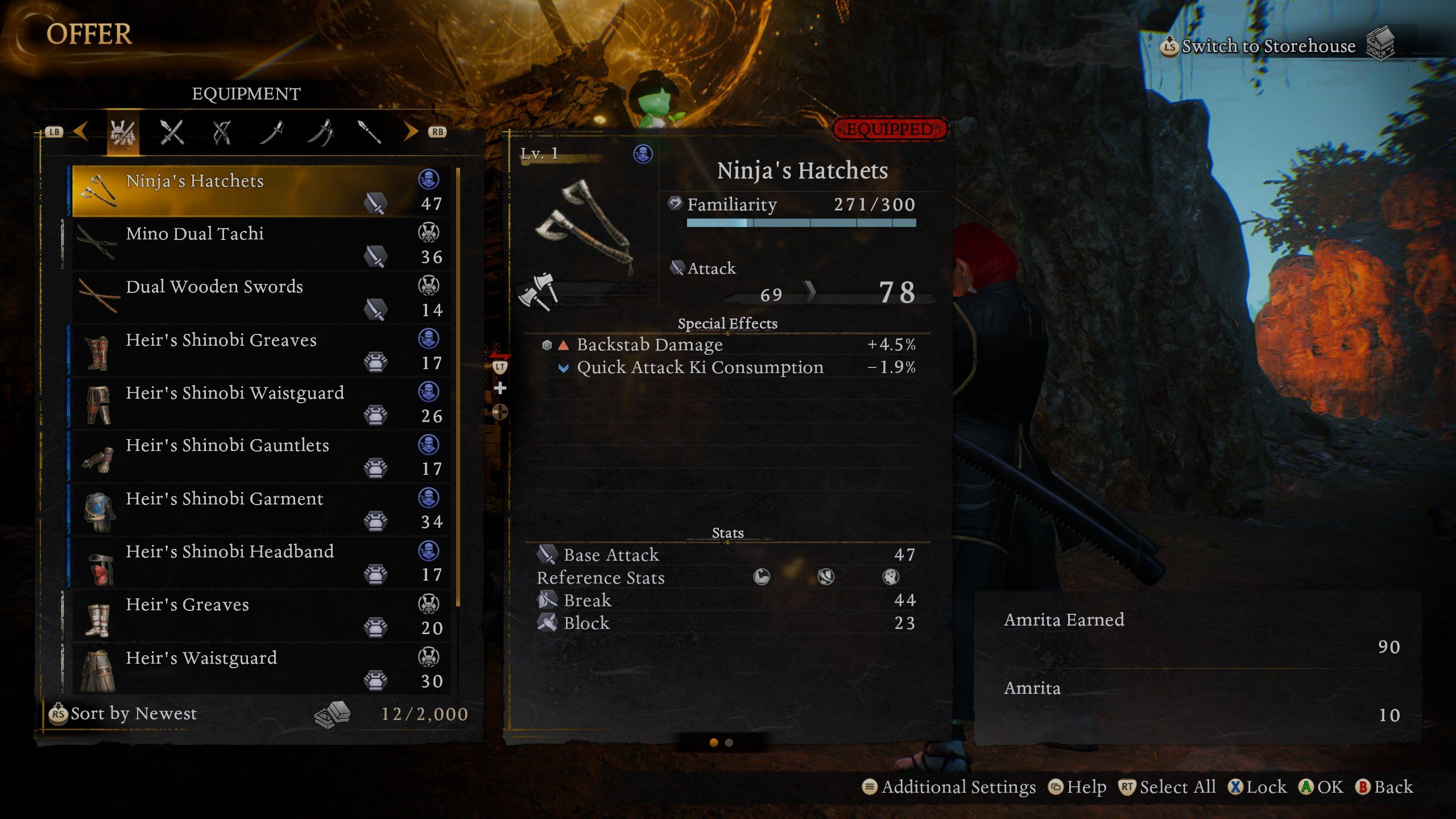The width and height of the screenshot is (1456, 819).
Task: Open the spear category tab
Action: [x=369, y=133]
